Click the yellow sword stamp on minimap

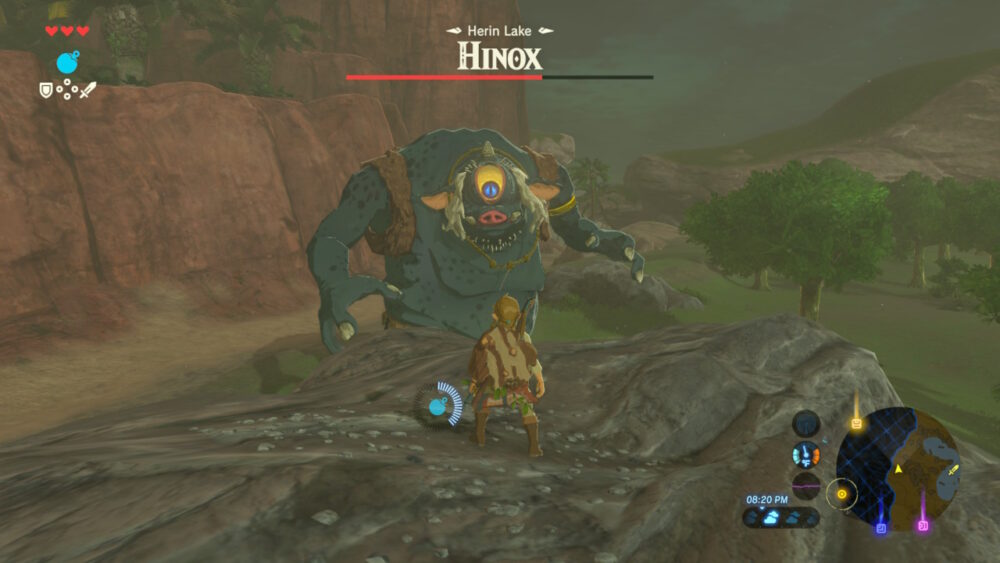(954, 469)
